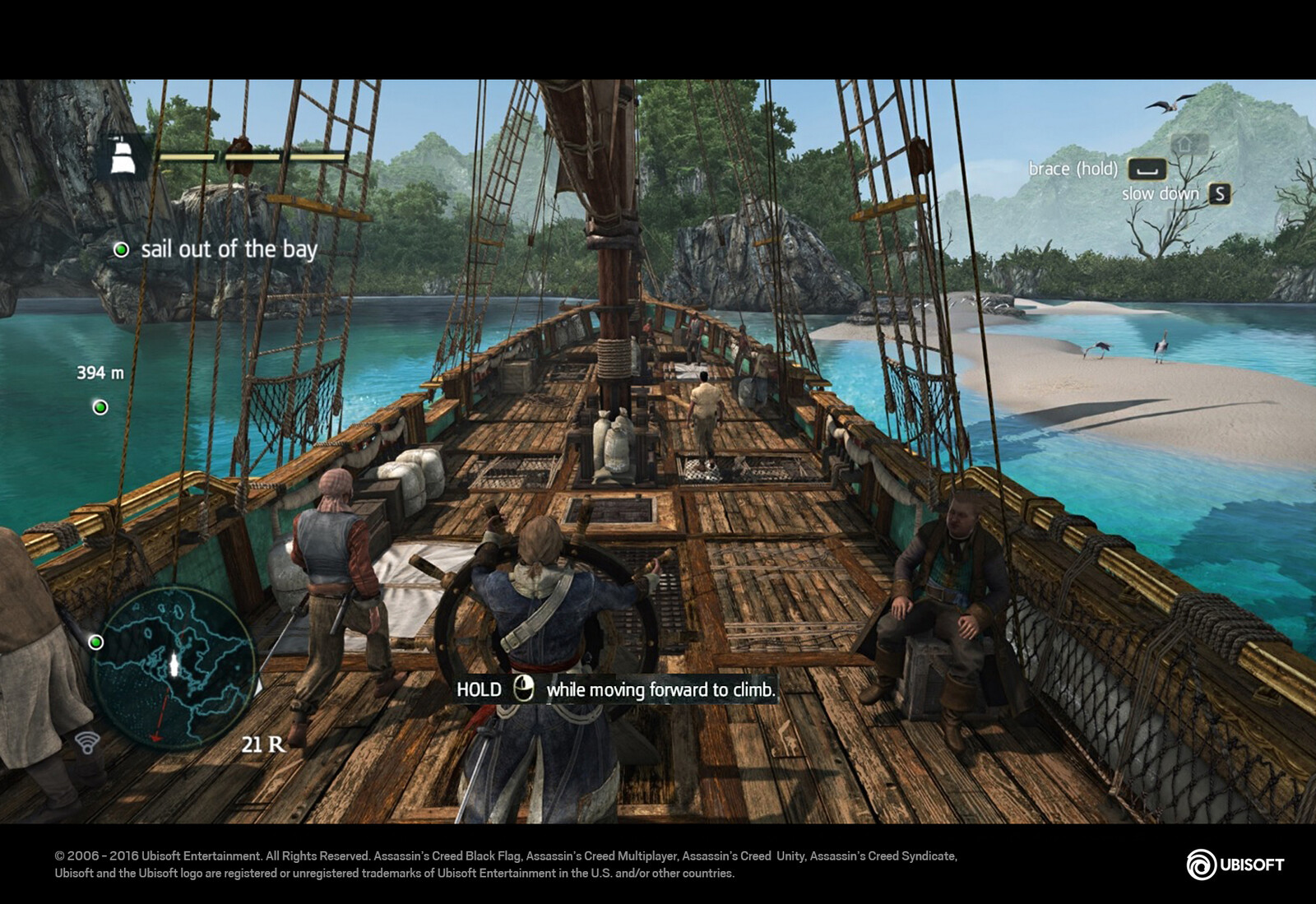Select the "sail out of the bay" objective
1316x904 pixels.
(228, 249)
